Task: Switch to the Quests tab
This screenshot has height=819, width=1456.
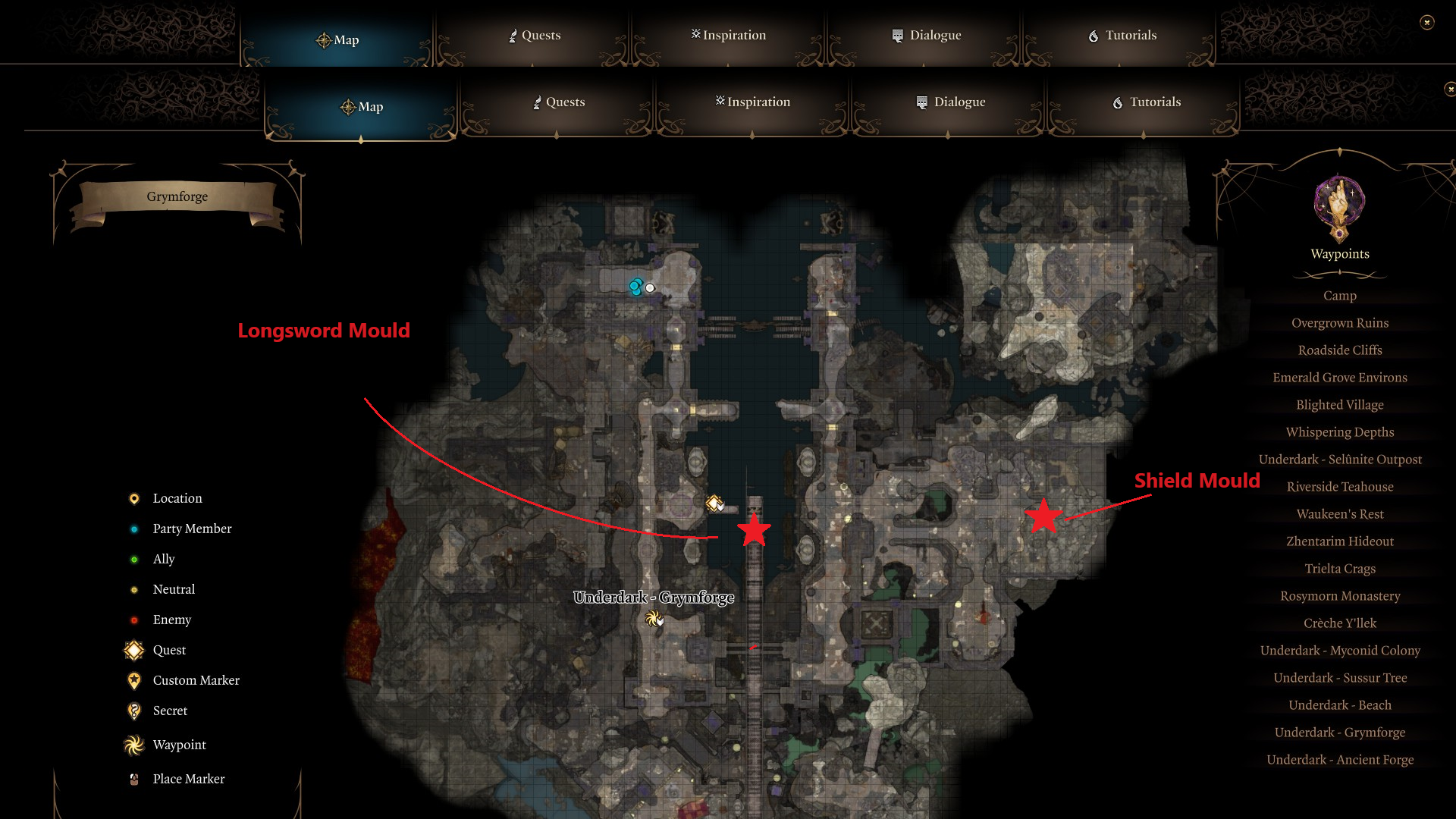Action: pos(563,102)
